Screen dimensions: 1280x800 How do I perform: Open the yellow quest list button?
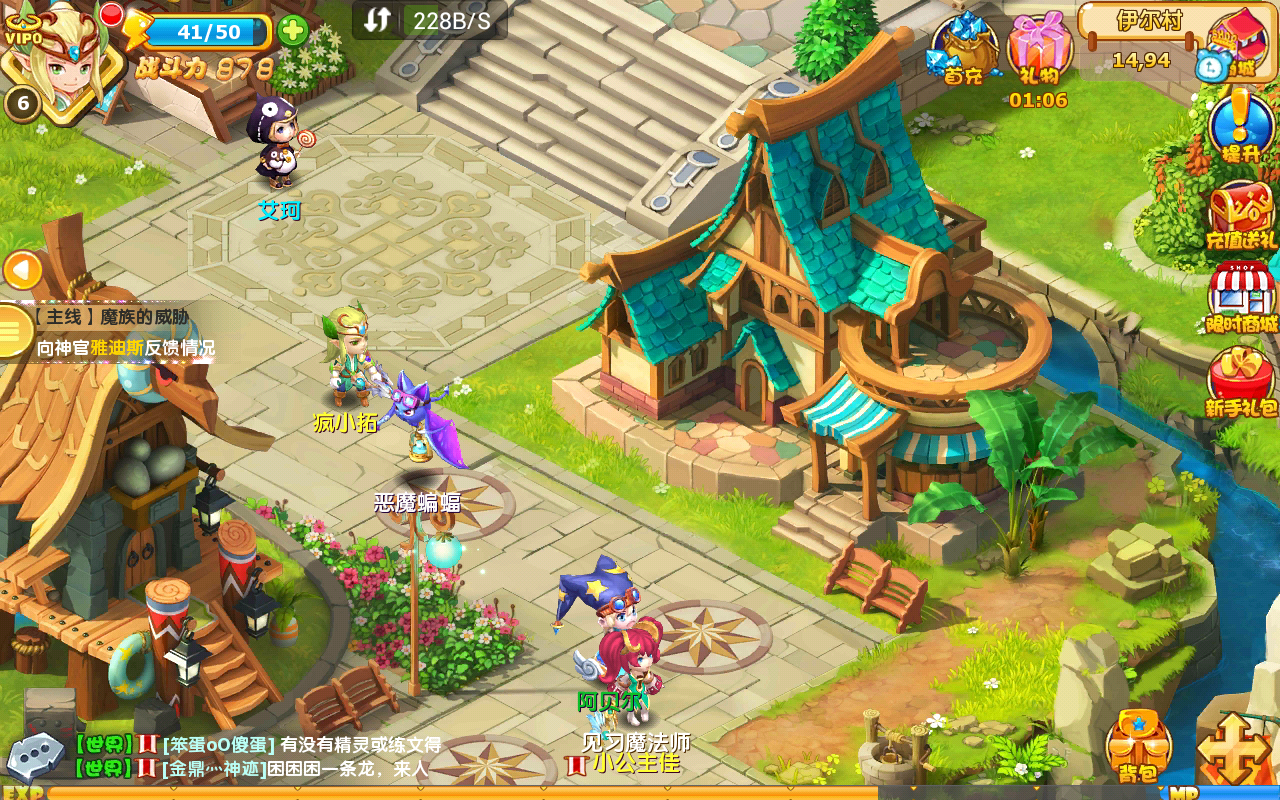[14, 331]
